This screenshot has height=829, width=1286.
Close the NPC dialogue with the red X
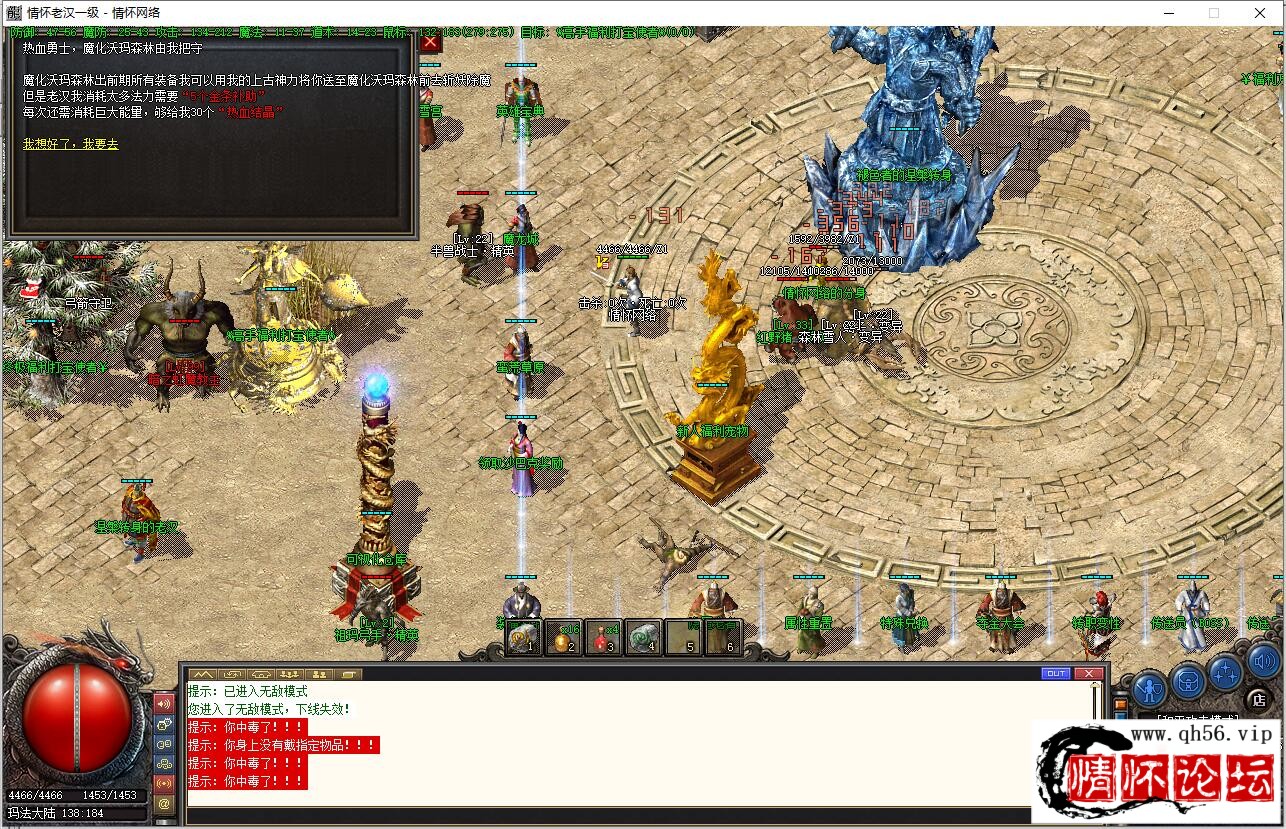tap(430, 42)
